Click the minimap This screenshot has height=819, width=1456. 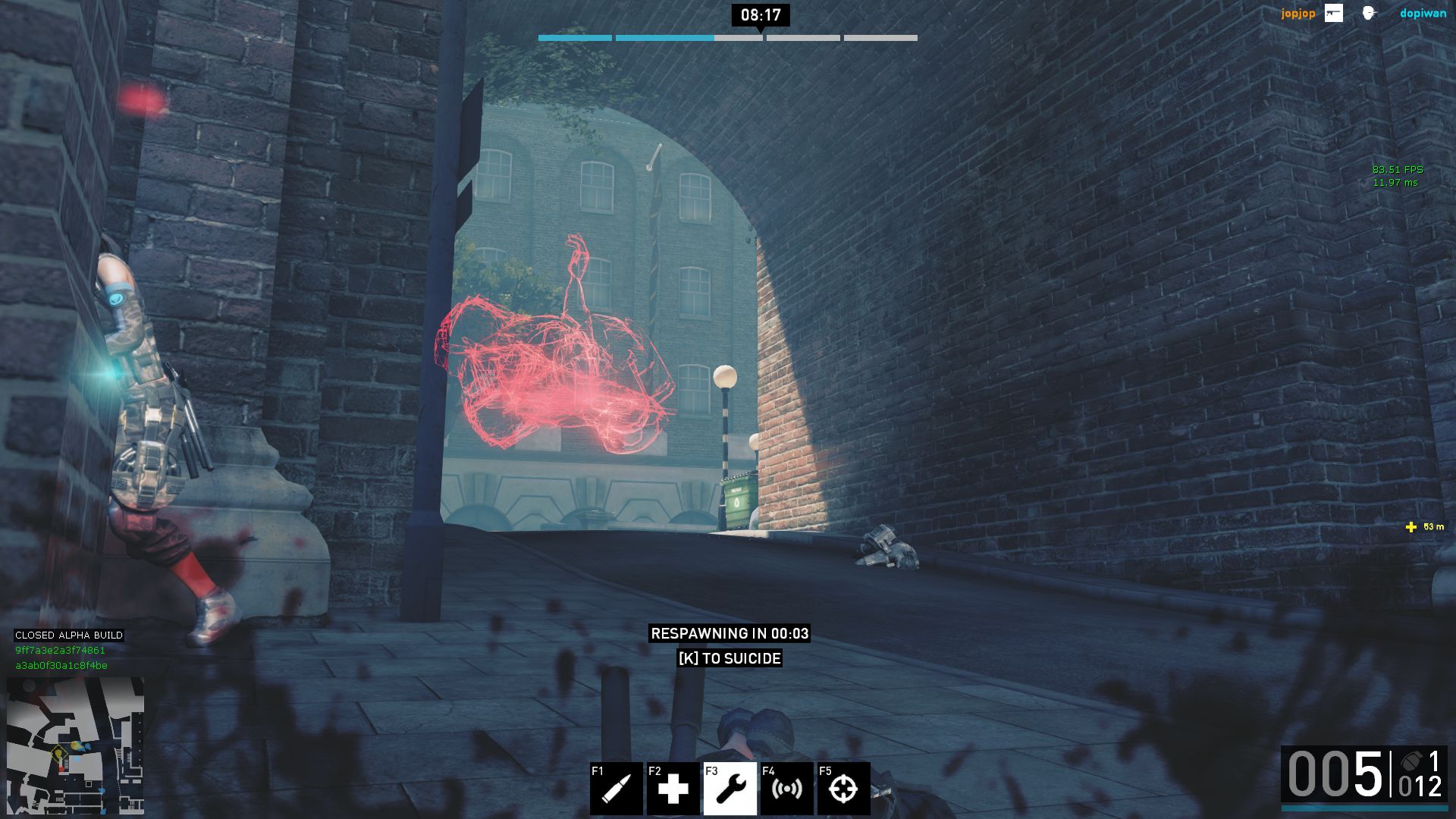click(75, 745)
